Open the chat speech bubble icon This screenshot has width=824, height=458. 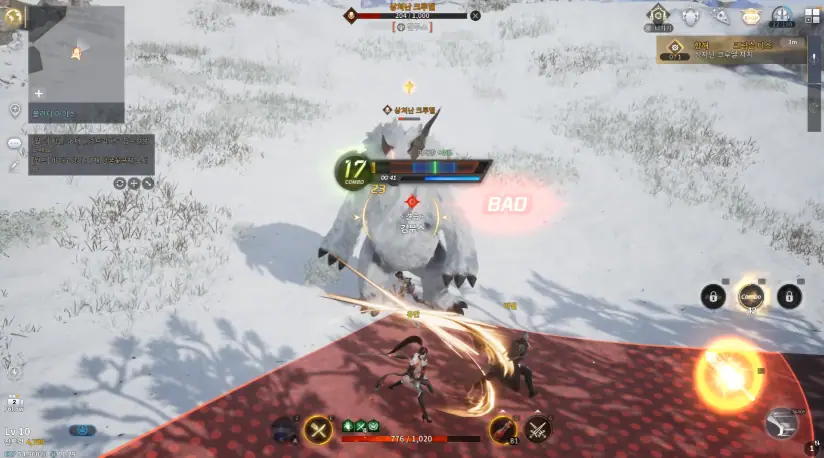[14, 143]
